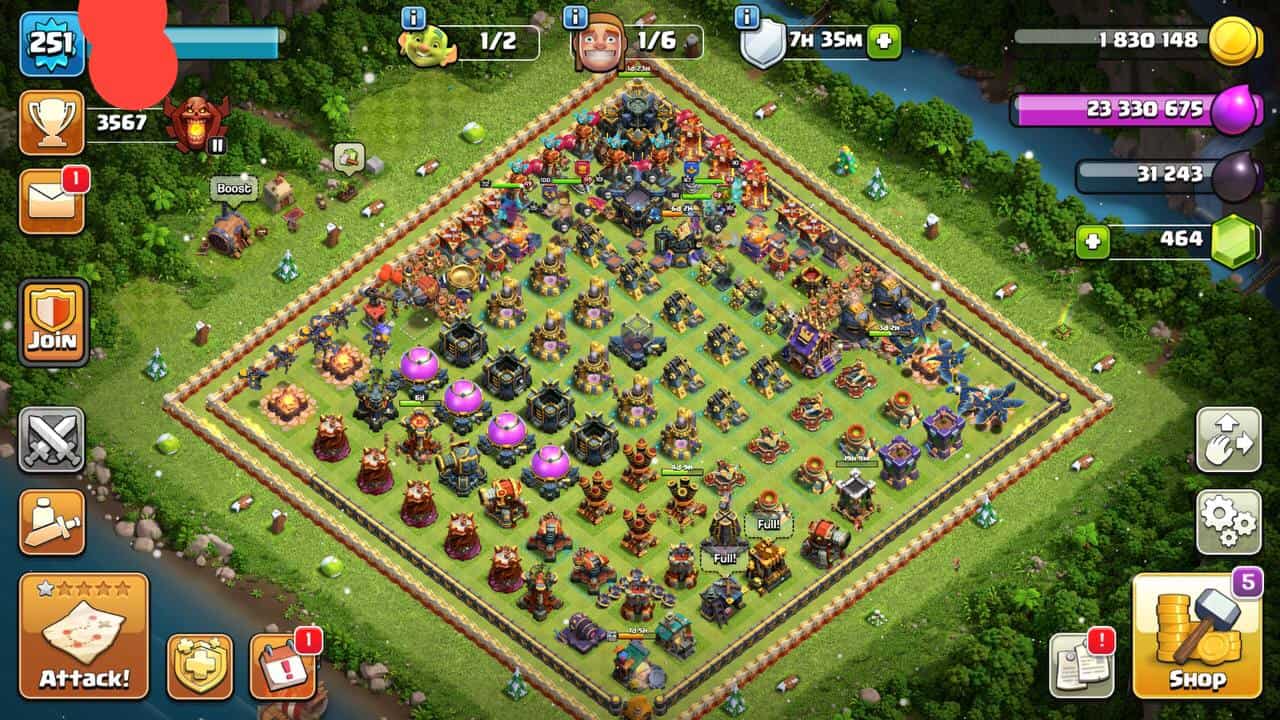Open the Shop menu
Image resolution: width=1280 pixels, height=720 pixels.
[x=1197, y=636]
